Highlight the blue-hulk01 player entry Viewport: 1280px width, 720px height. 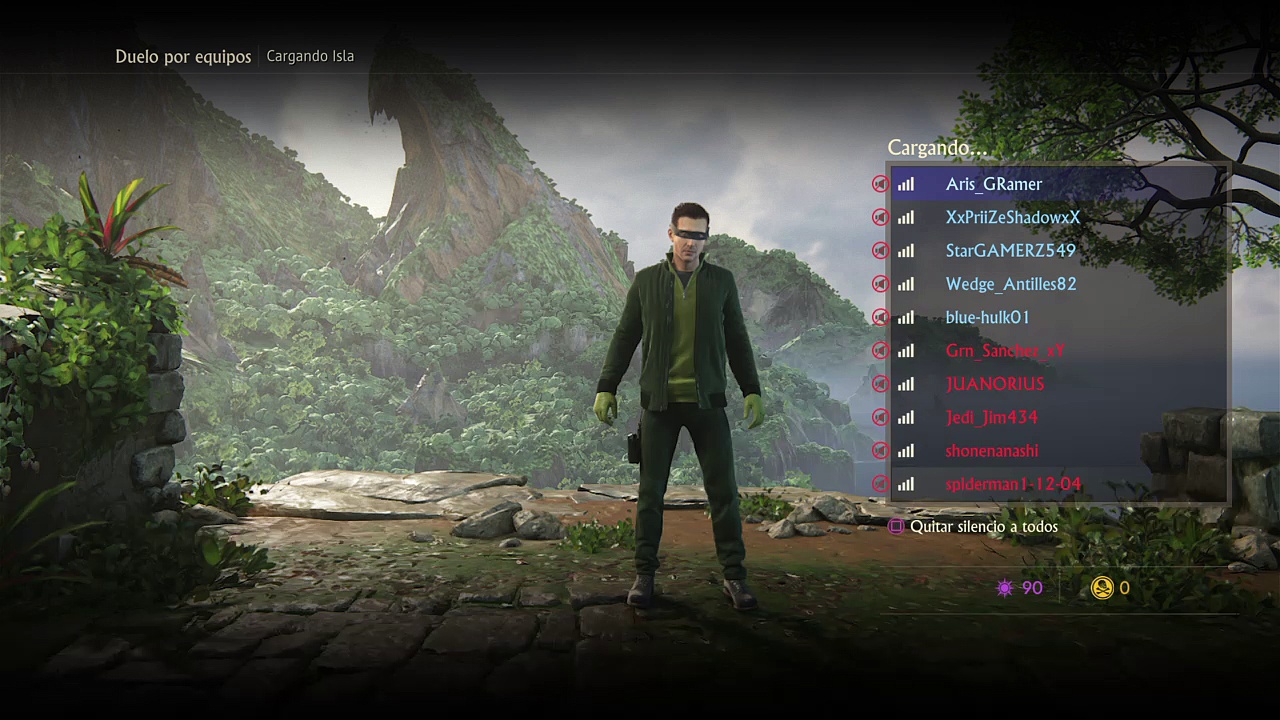[x=987, y=317]
